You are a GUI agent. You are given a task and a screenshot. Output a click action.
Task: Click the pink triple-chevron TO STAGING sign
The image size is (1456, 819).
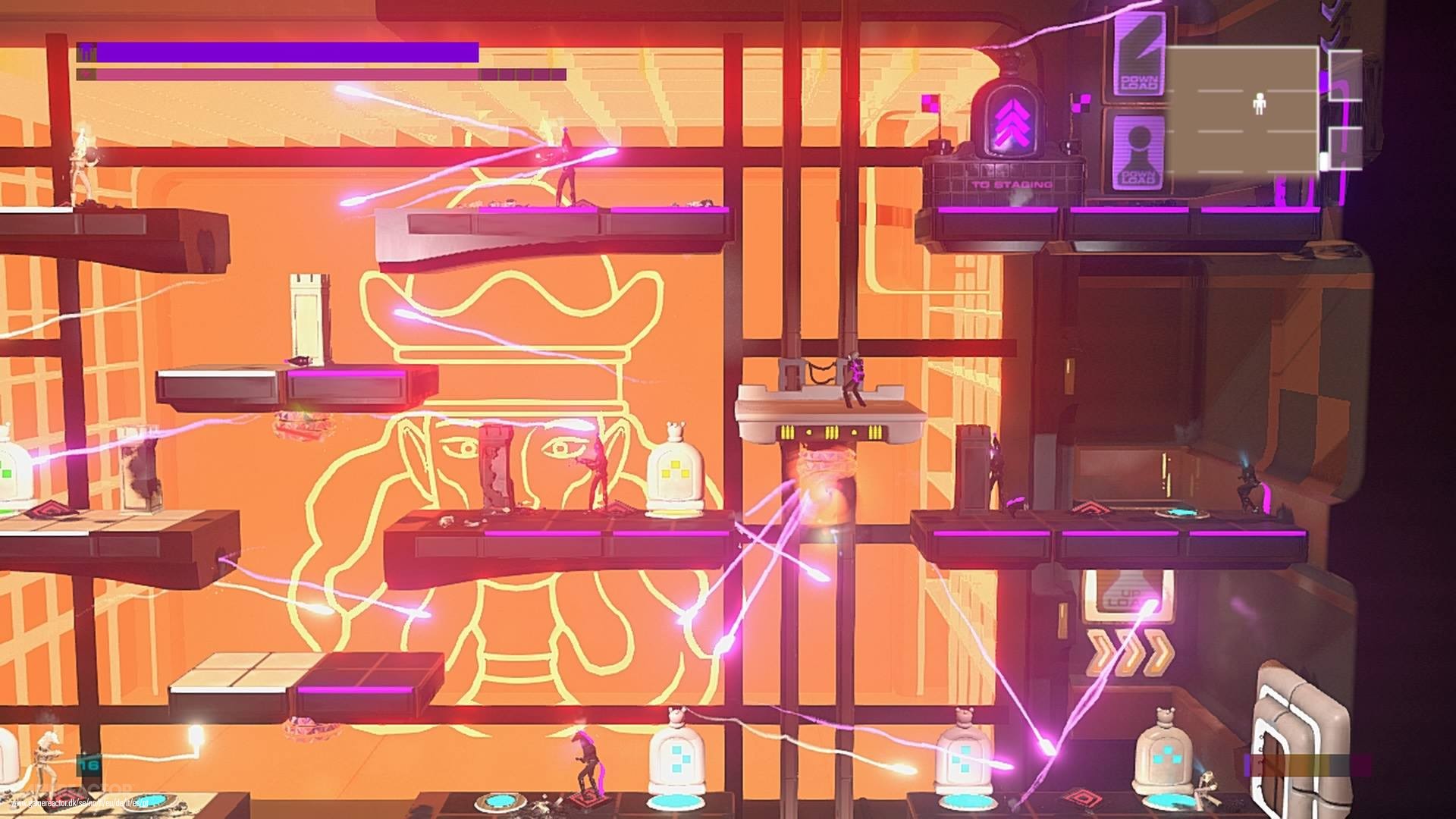pyautogui.click(x=1012, y=121)
